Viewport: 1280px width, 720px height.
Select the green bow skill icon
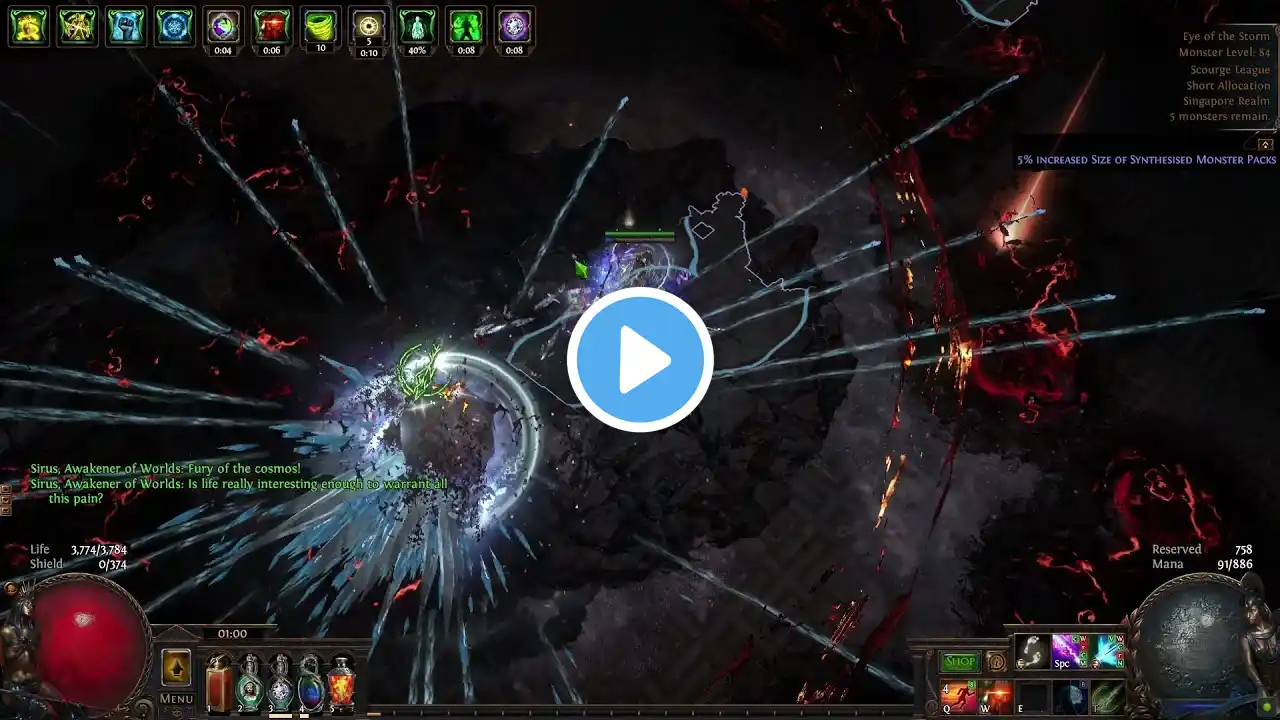[1107, 697]
